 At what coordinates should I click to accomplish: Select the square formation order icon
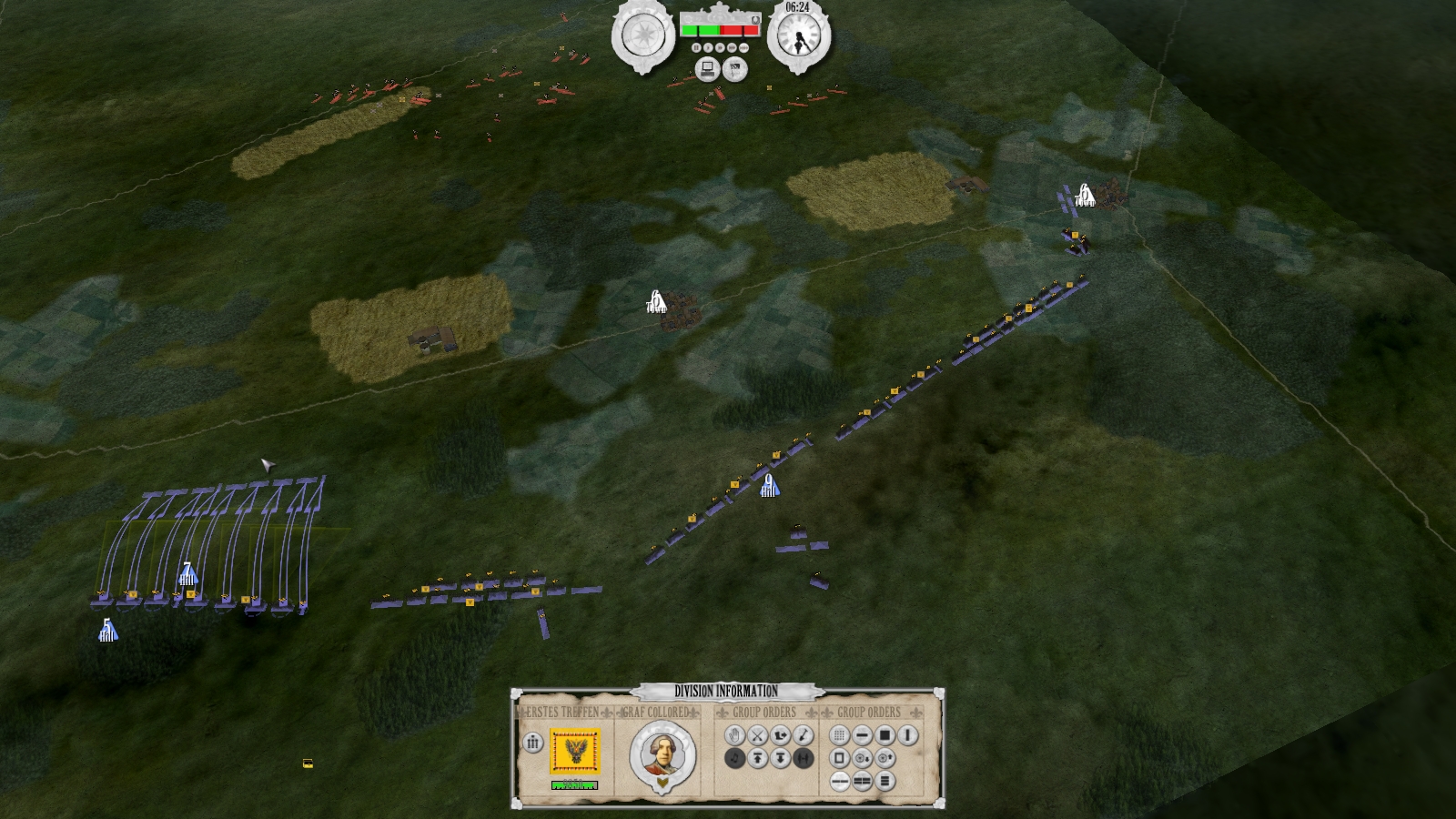tap(886, 734)
